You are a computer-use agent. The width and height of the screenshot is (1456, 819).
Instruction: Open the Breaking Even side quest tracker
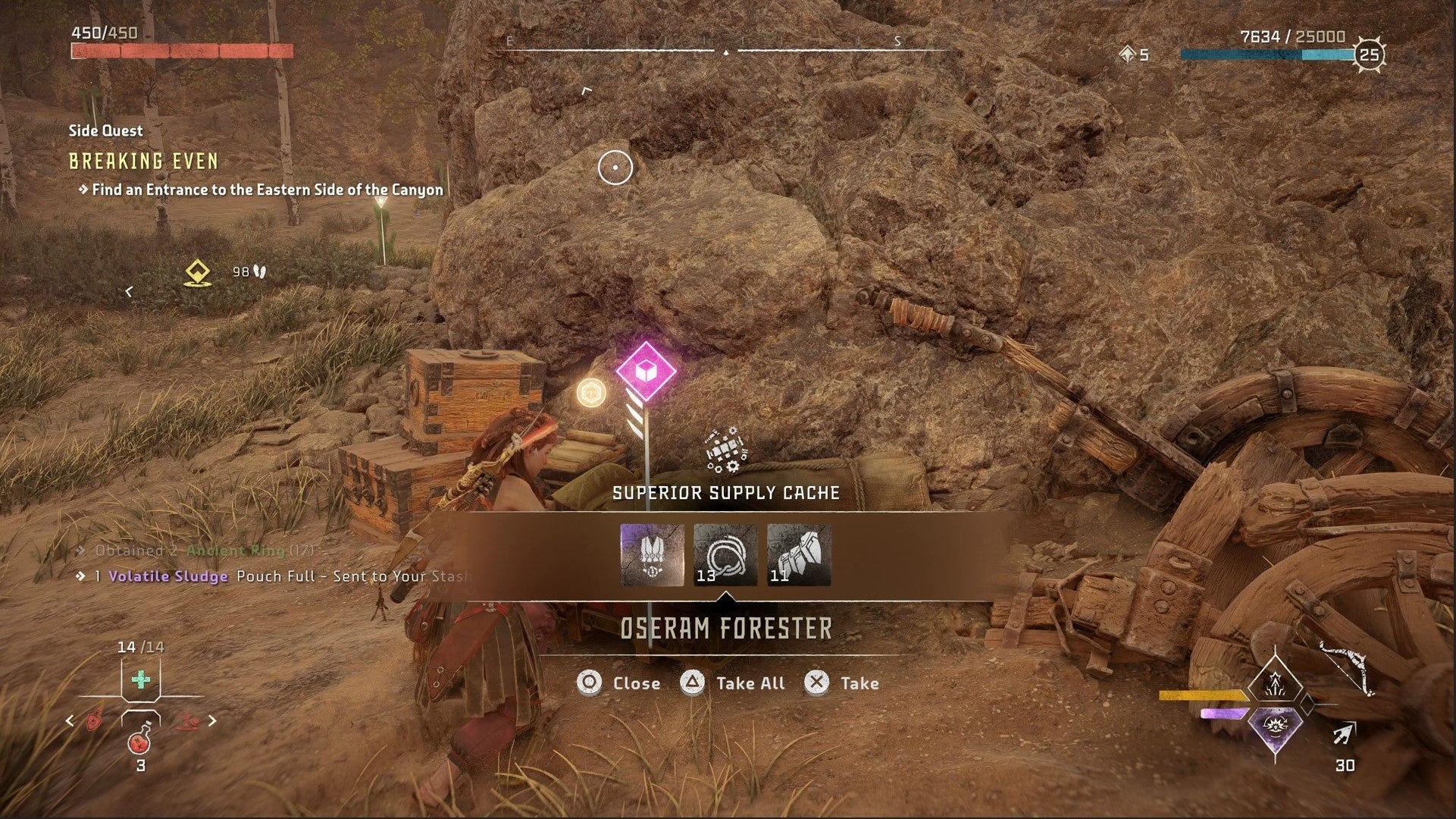143,161
